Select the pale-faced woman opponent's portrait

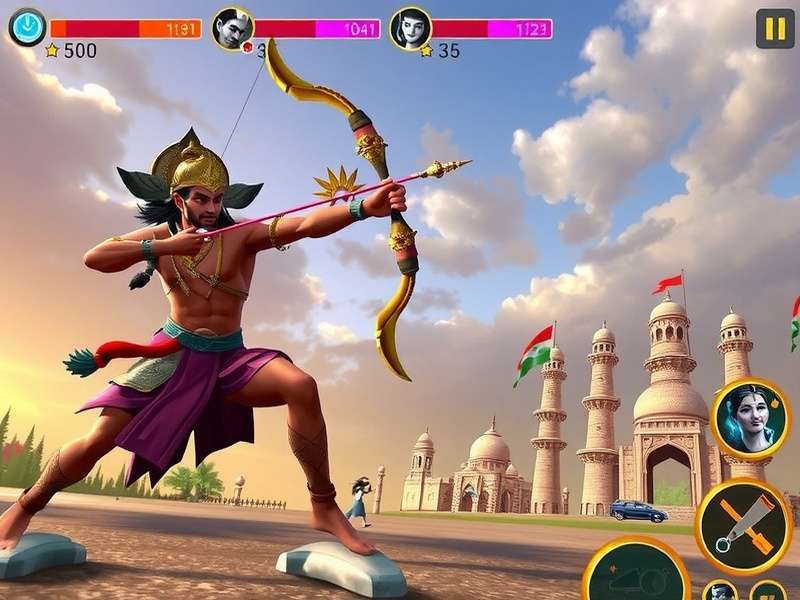[x=410, y=28]
